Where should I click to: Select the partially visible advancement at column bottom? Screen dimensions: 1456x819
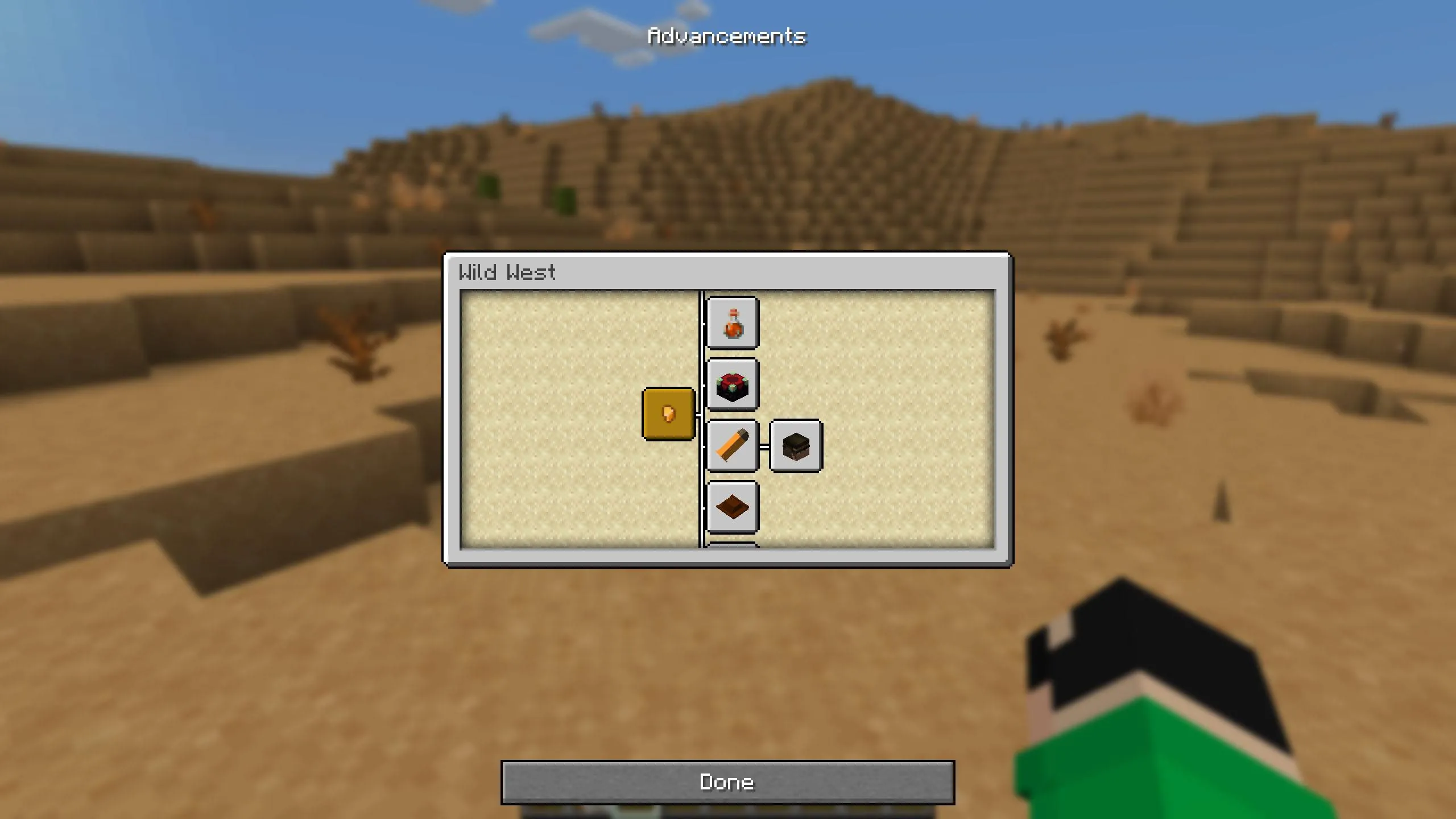point(733,545)
